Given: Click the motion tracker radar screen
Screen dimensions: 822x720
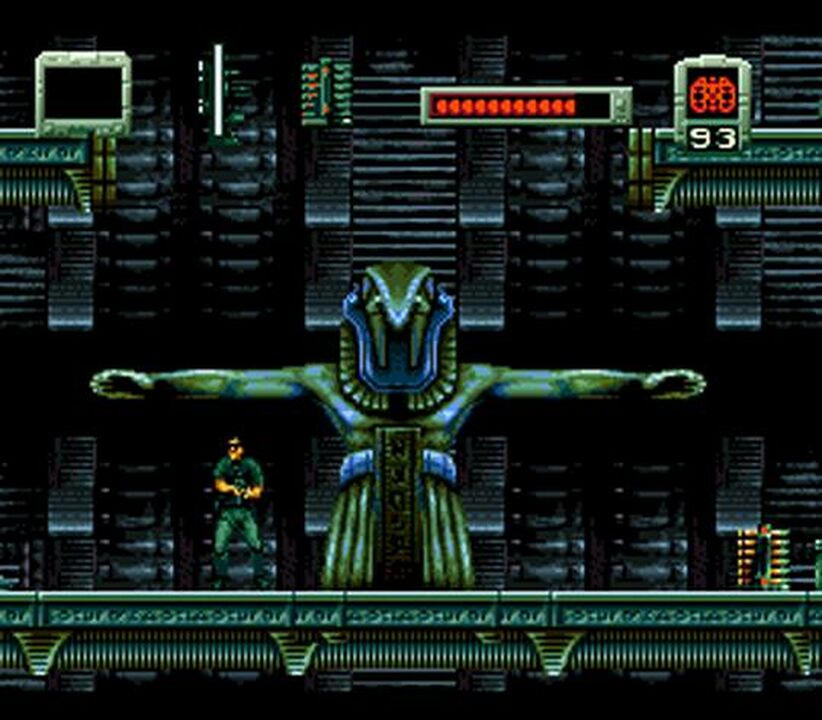Looking at the screenshot, I should click(84, 93).
